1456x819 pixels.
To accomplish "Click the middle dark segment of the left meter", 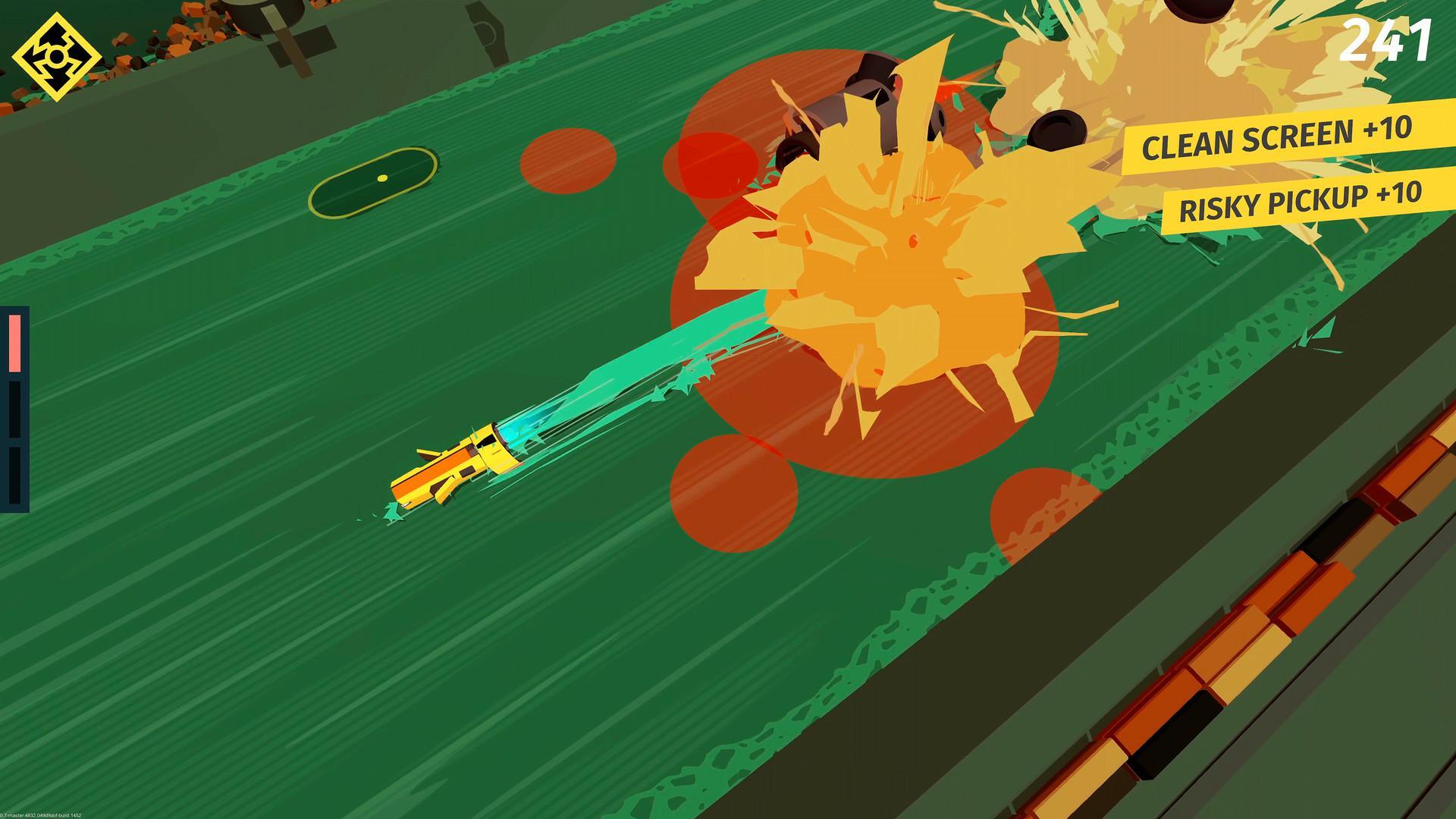I will (x=15, y=409).
